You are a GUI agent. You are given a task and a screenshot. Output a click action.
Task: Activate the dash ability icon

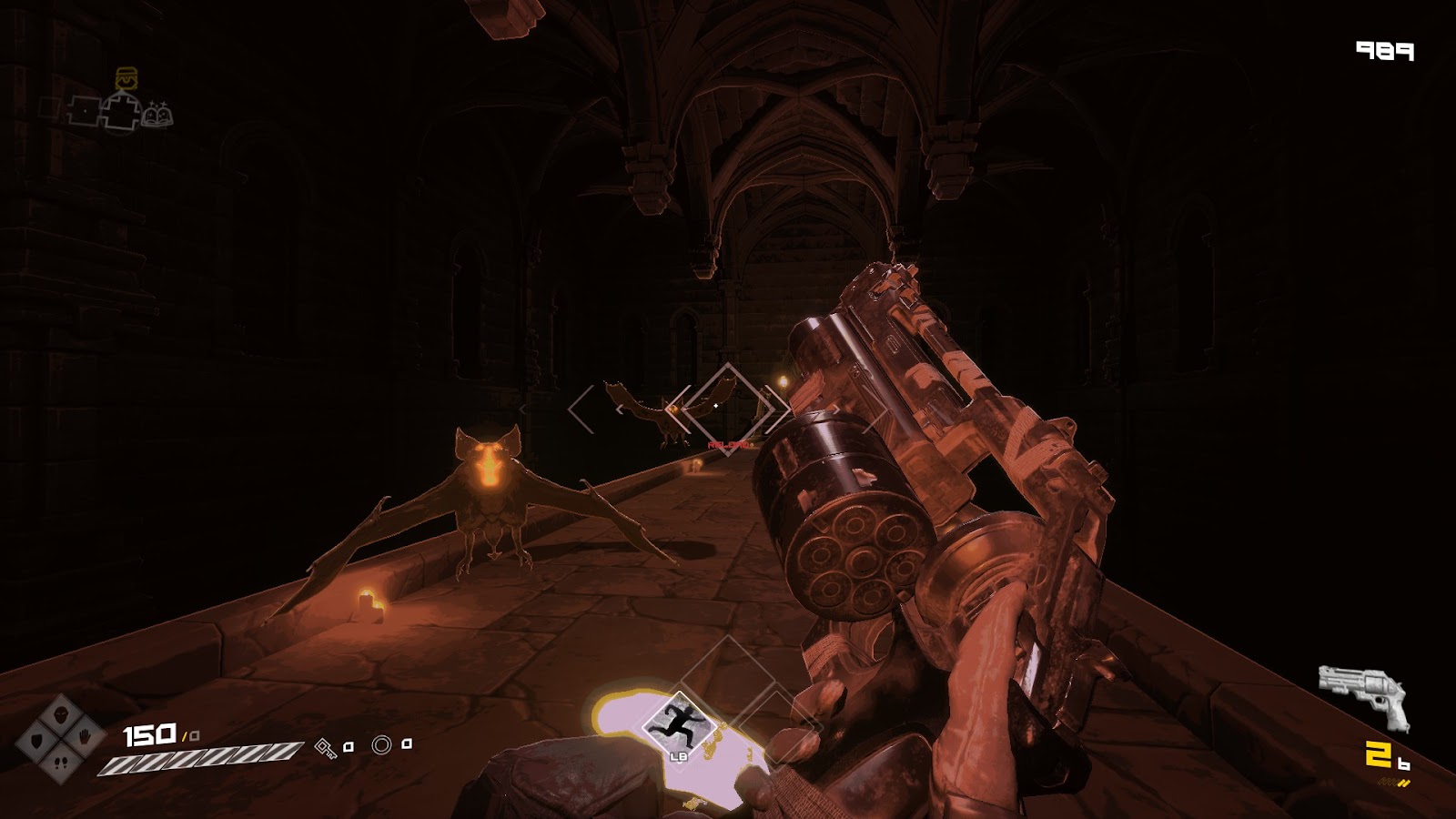pos(674,723)
